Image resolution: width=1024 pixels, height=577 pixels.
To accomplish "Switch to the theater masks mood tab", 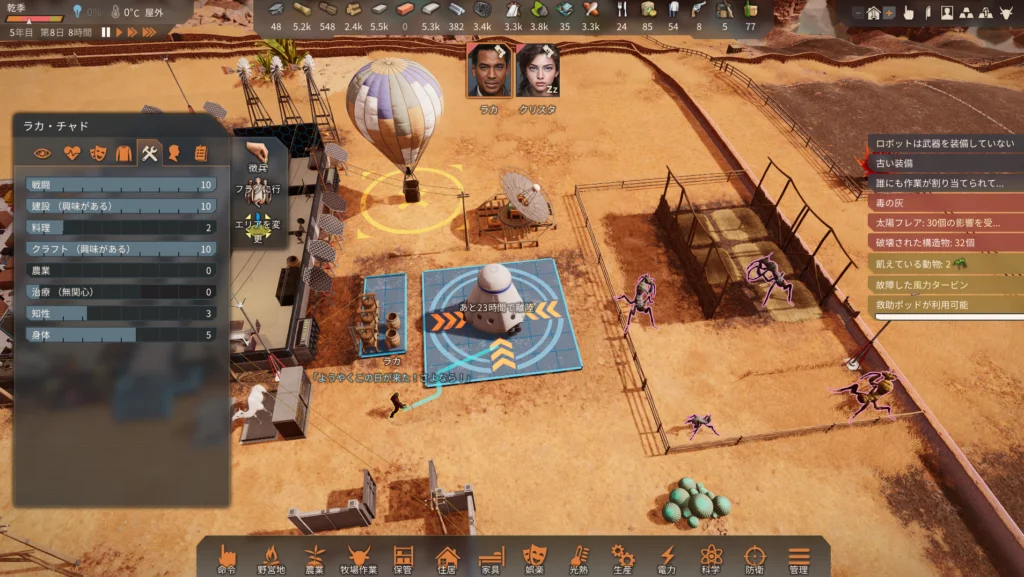I will click(97, 153).
